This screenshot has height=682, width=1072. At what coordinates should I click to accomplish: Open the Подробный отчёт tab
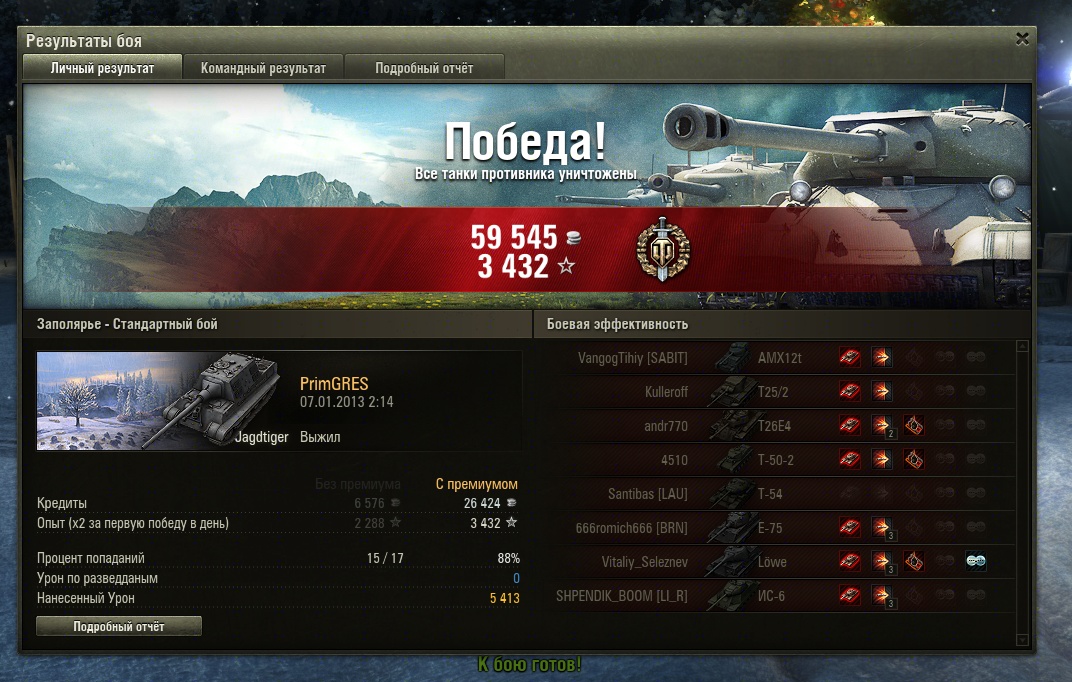click(424, 68)
